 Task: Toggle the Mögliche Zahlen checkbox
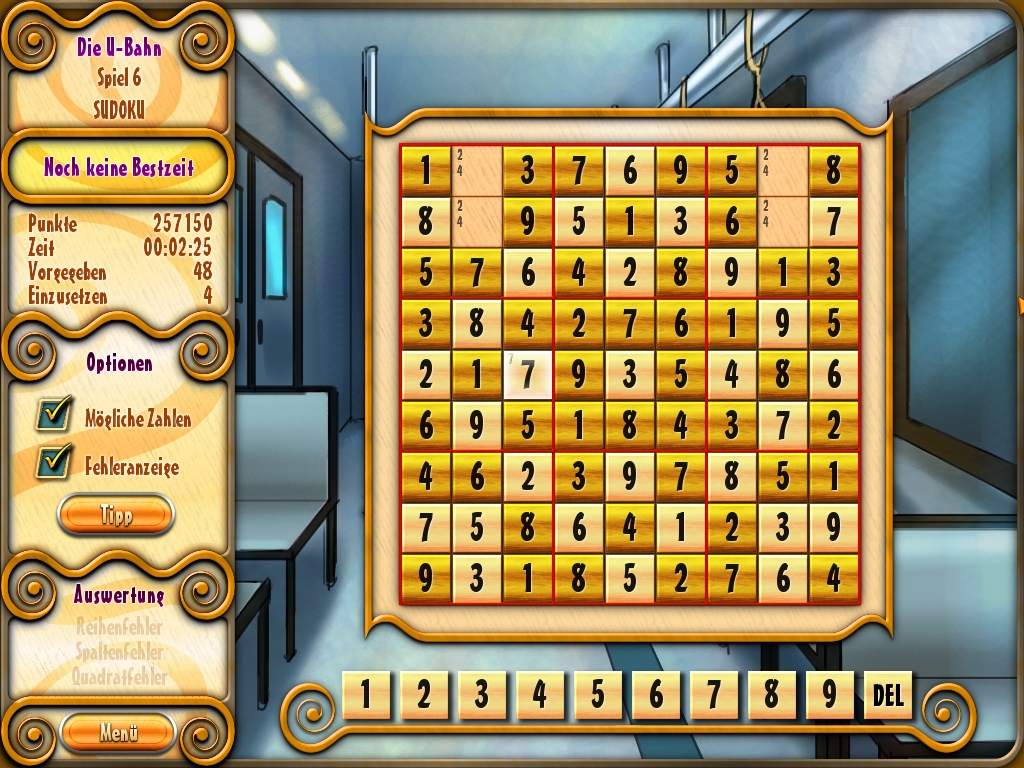tap(54, 414)
